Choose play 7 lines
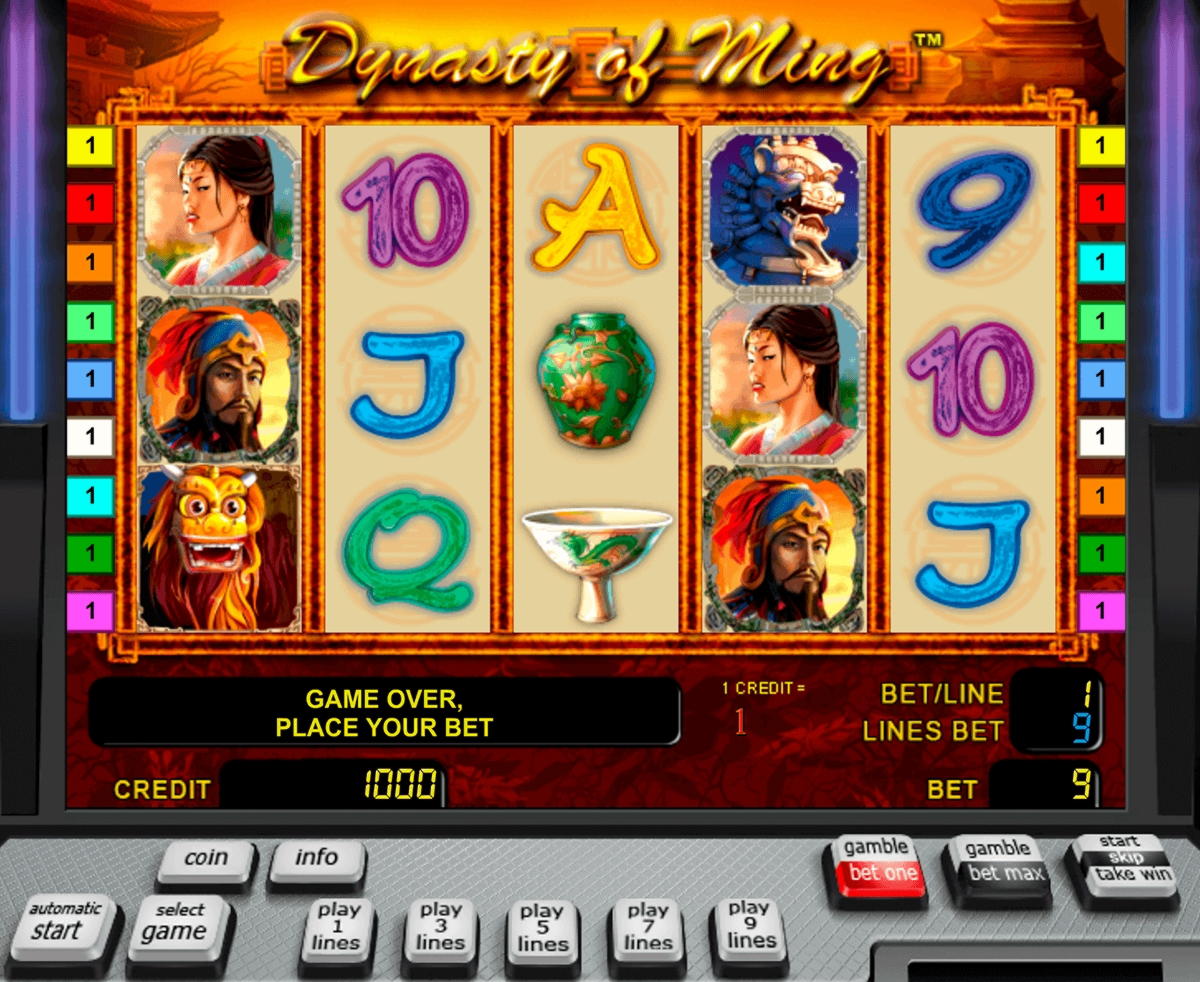1200x982 pixels. [x=647, y=927]
